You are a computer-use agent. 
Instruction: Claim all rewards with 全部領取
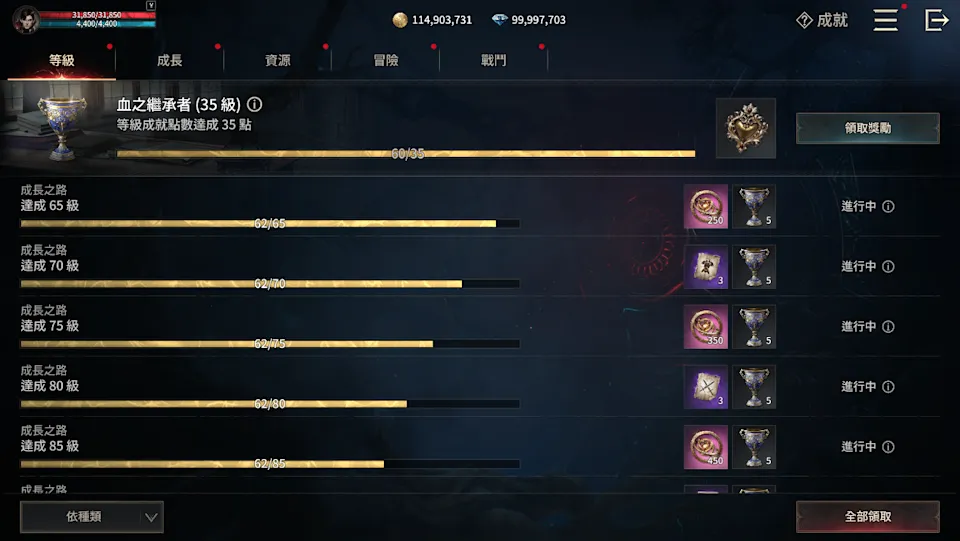click(x=867, y=517)
